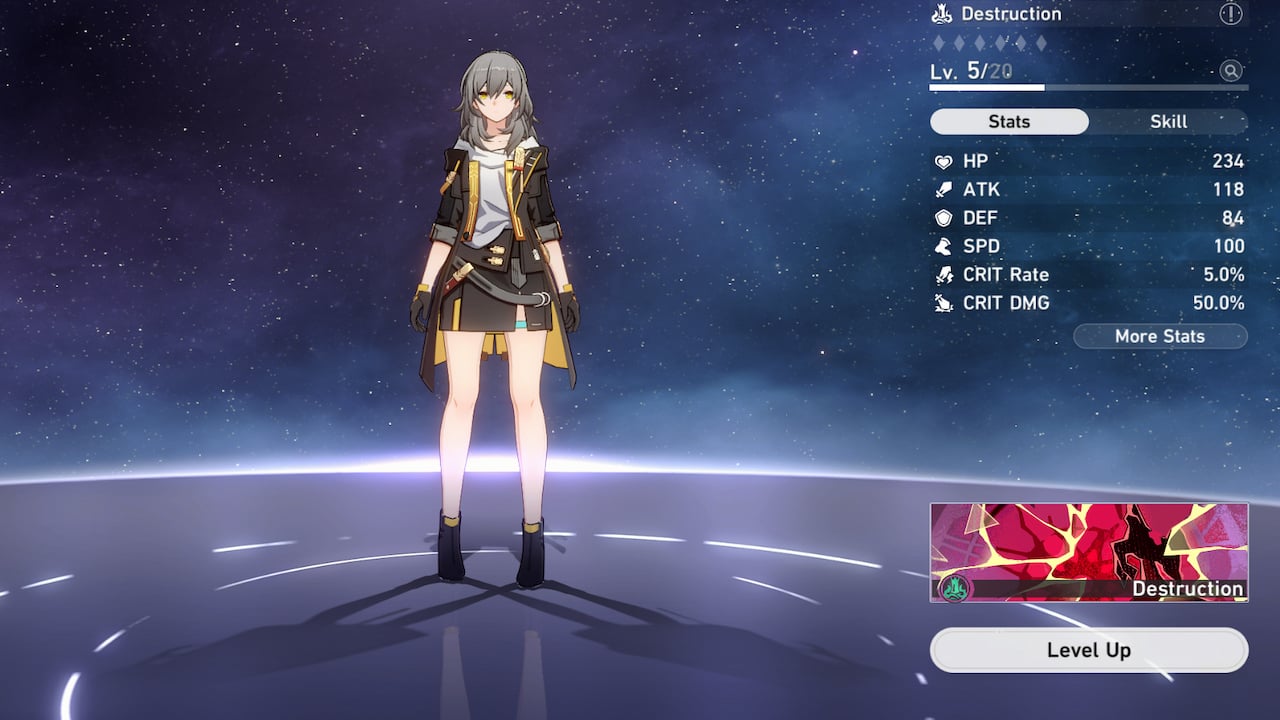Open More Stats

(1160, 336)
